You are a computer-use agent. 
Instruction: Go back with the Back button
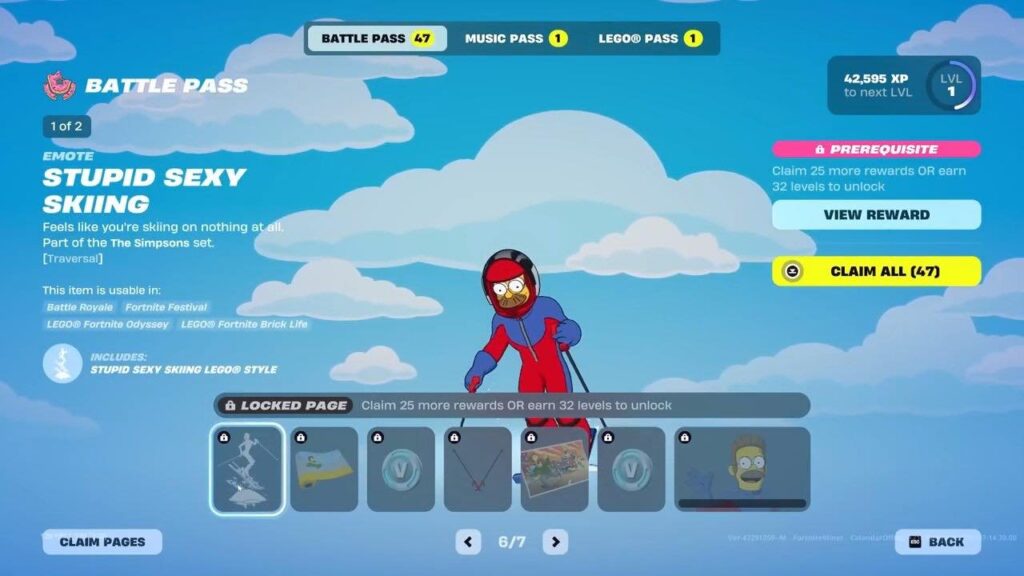pyautogui.click(x=937, y=542)
